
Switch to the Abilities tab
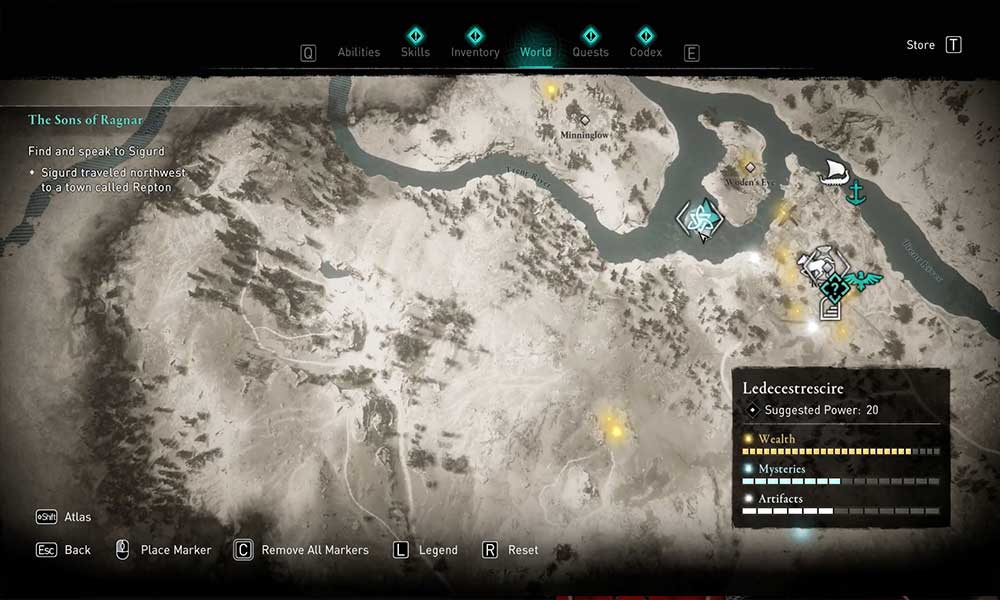point(358,52)
